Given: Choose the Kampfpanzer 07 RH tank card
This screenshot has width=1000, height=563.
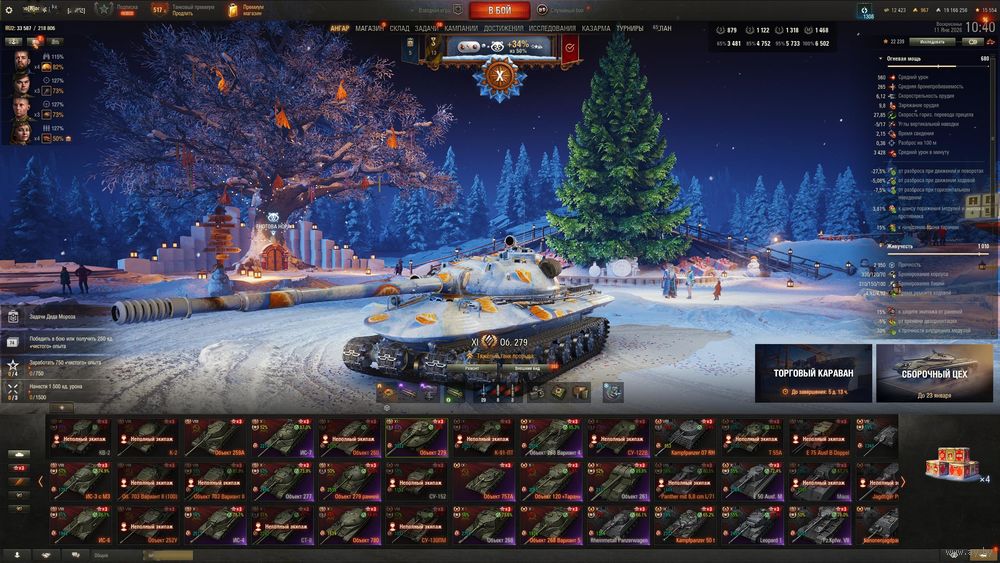Looking at the screenshot, I should (688, 438).
